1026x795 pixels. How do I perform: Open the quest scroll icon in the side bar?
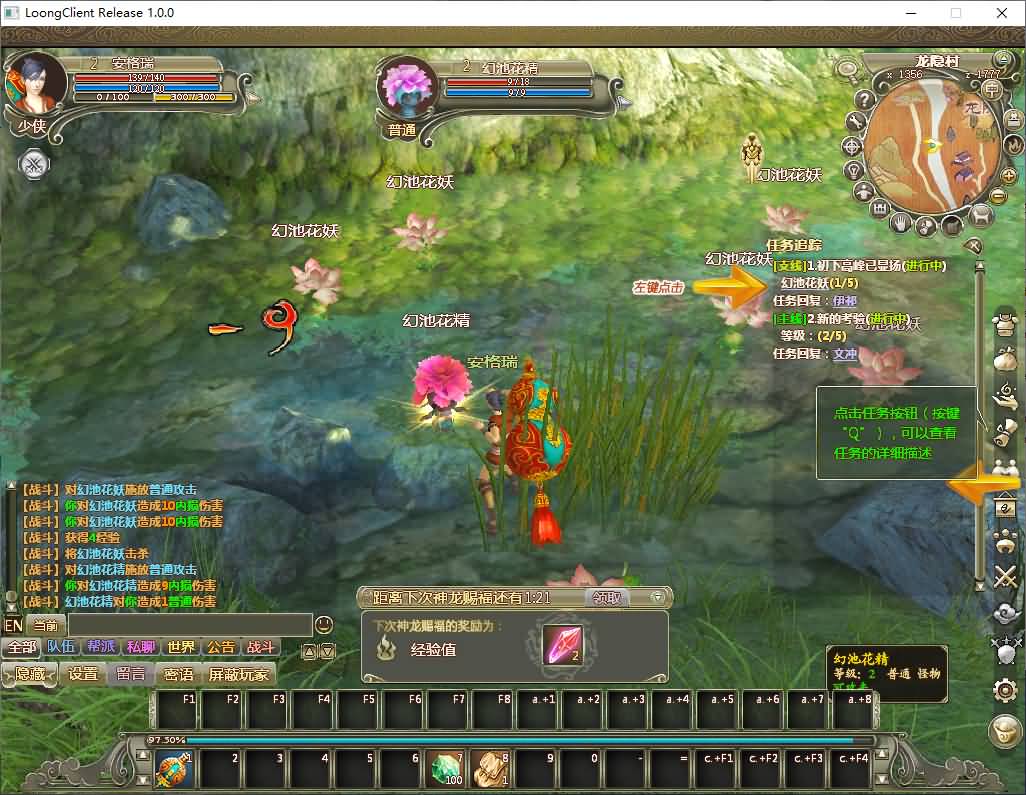click(1004, 432)
